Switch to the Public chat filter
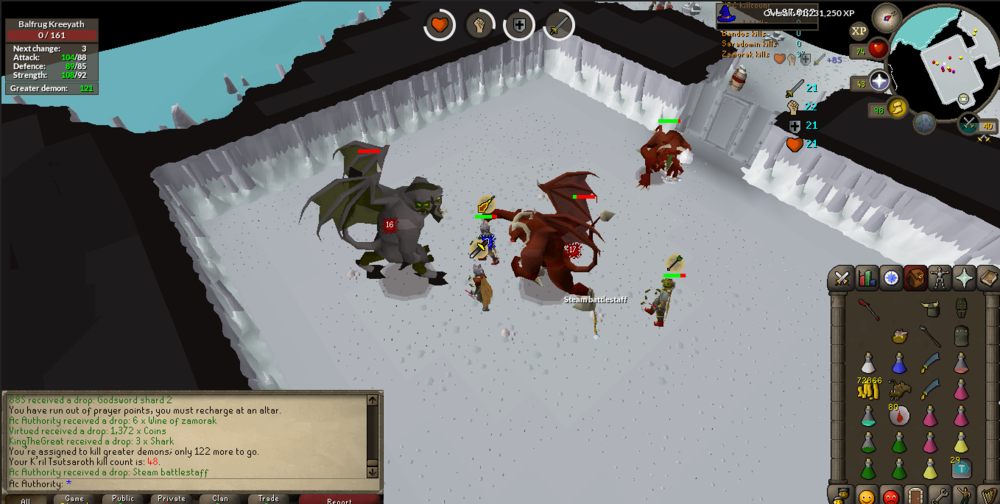The image size is (1000, 504). 123,498
